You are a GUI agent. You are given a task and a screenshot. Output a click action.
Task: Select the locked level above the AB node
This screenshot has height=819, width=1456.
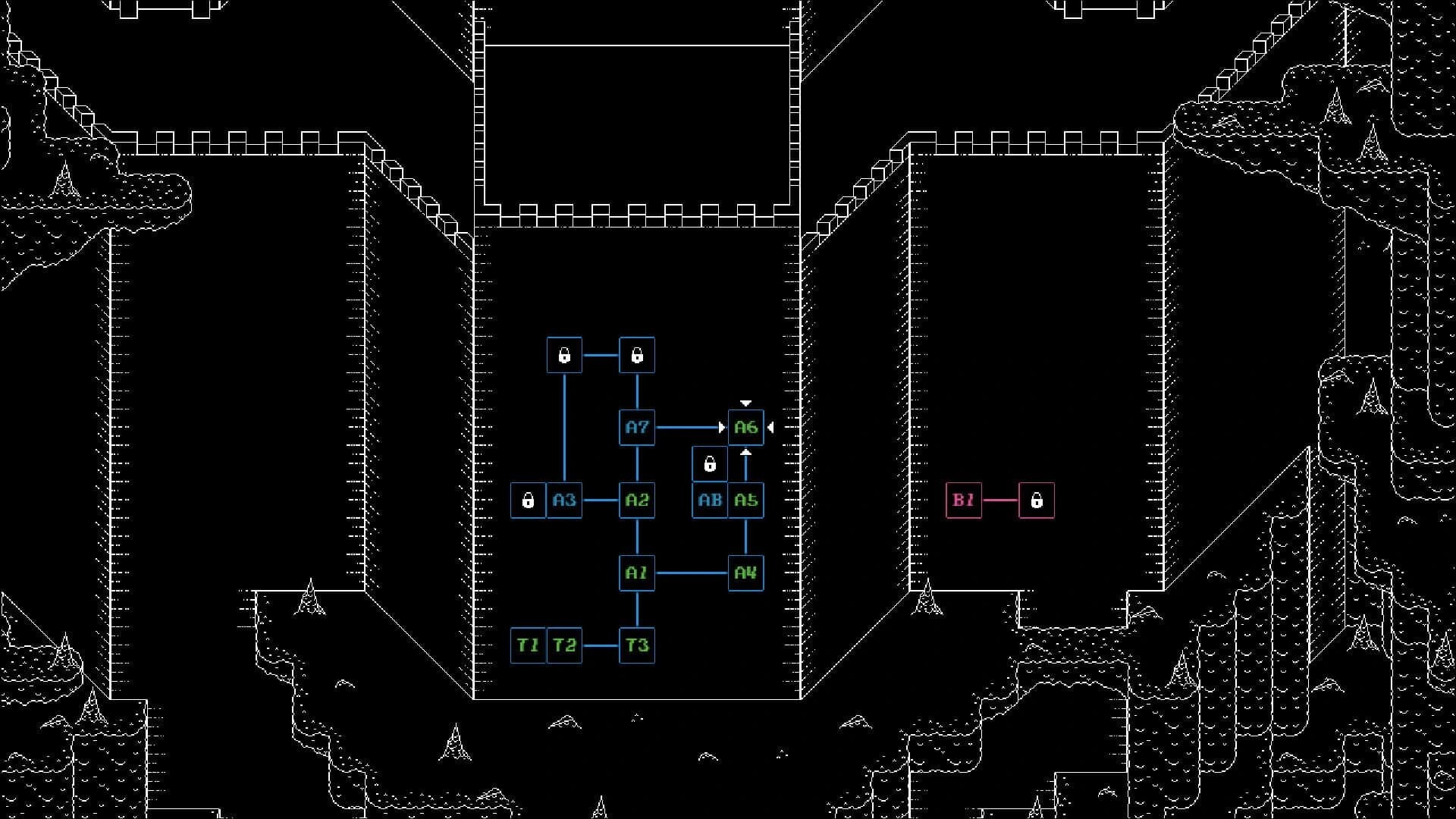coord(710,463)
